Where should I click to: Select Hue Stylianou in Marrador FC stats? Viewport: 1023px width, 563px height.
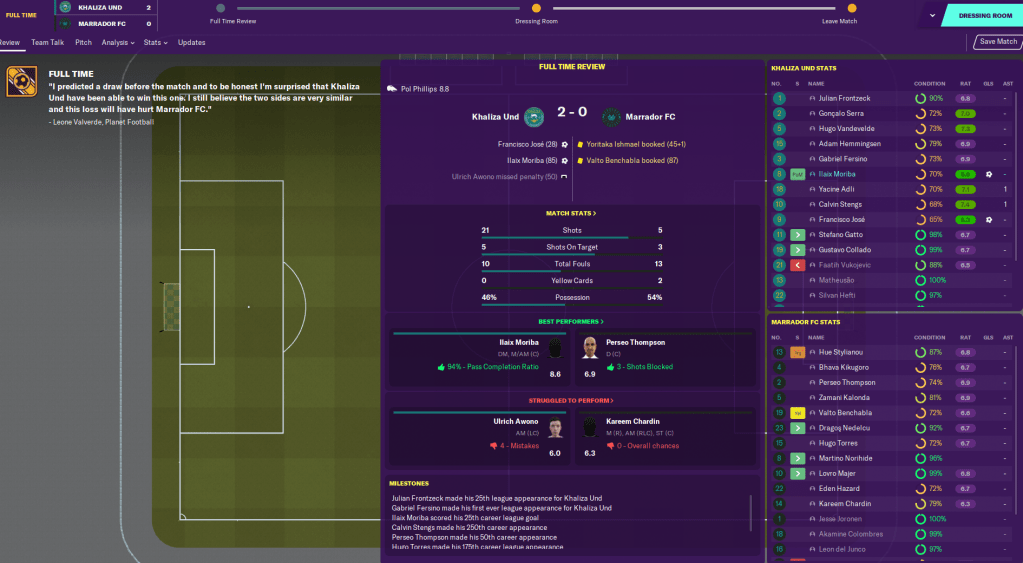[x=844, y=352]
